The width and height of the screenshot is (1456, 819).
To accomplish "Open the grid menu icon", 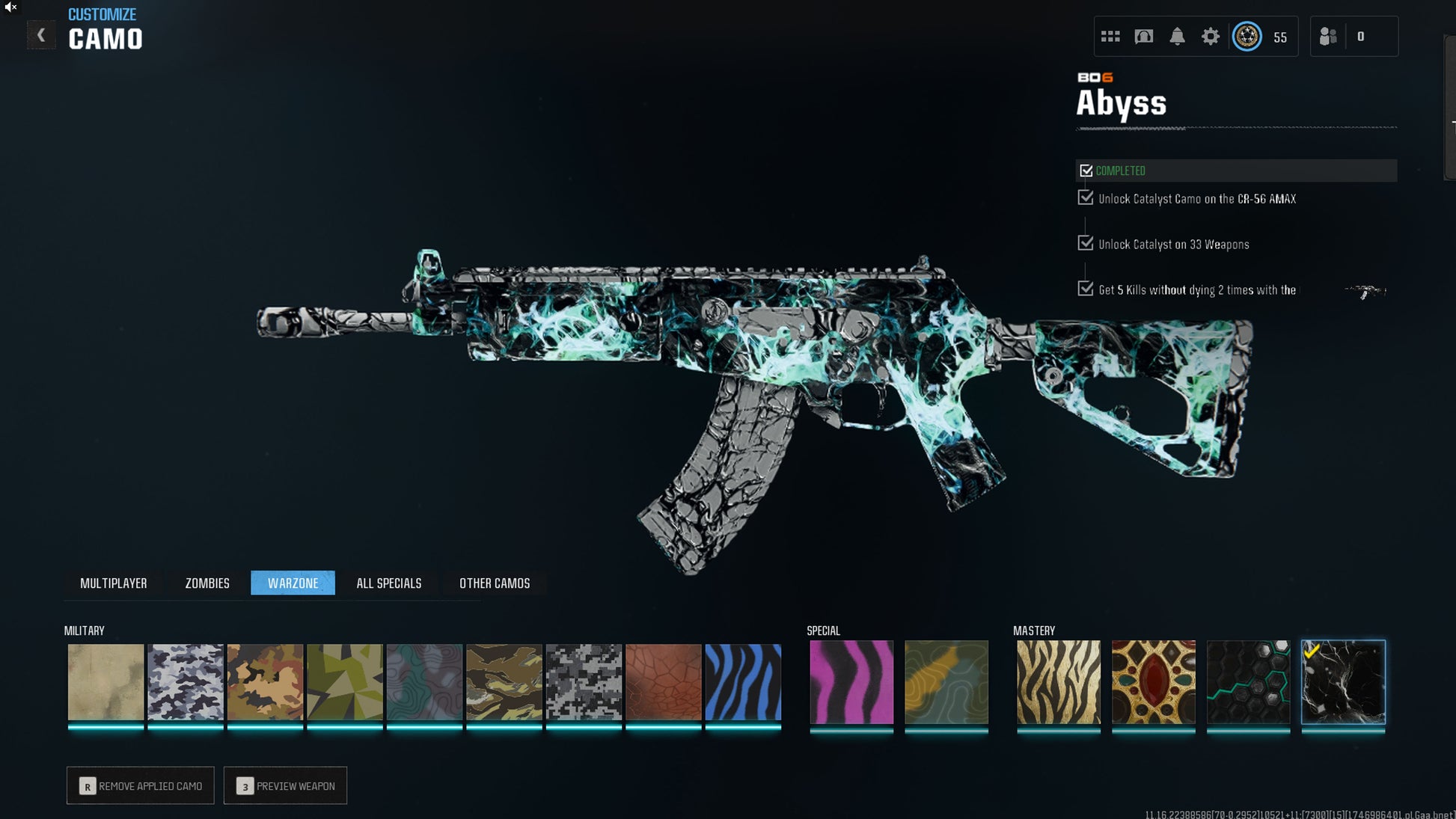I will (1110, 37).
